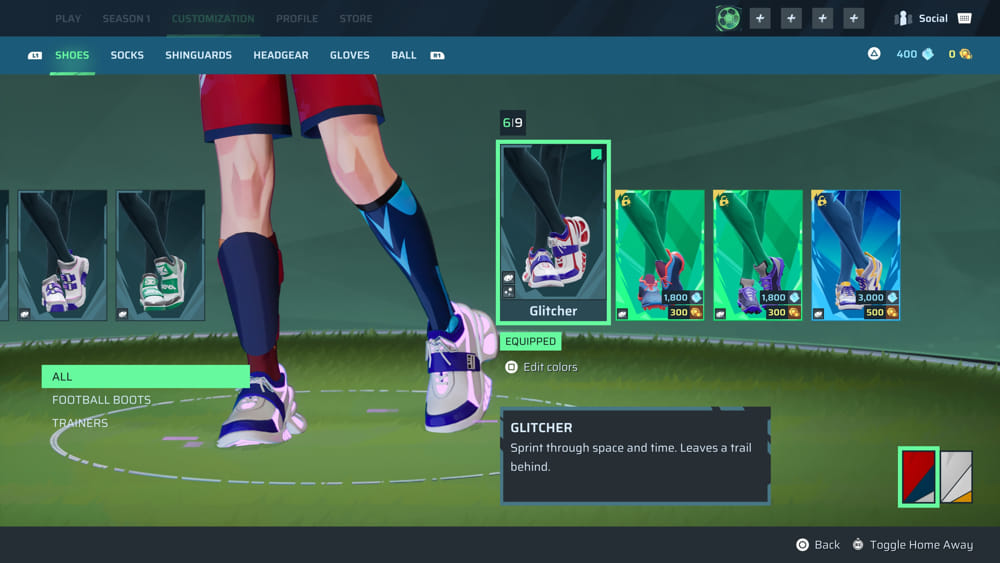Show all shoes with the ALL filter
Viewport: 1000px width, 563px height.
click(145, 377)
